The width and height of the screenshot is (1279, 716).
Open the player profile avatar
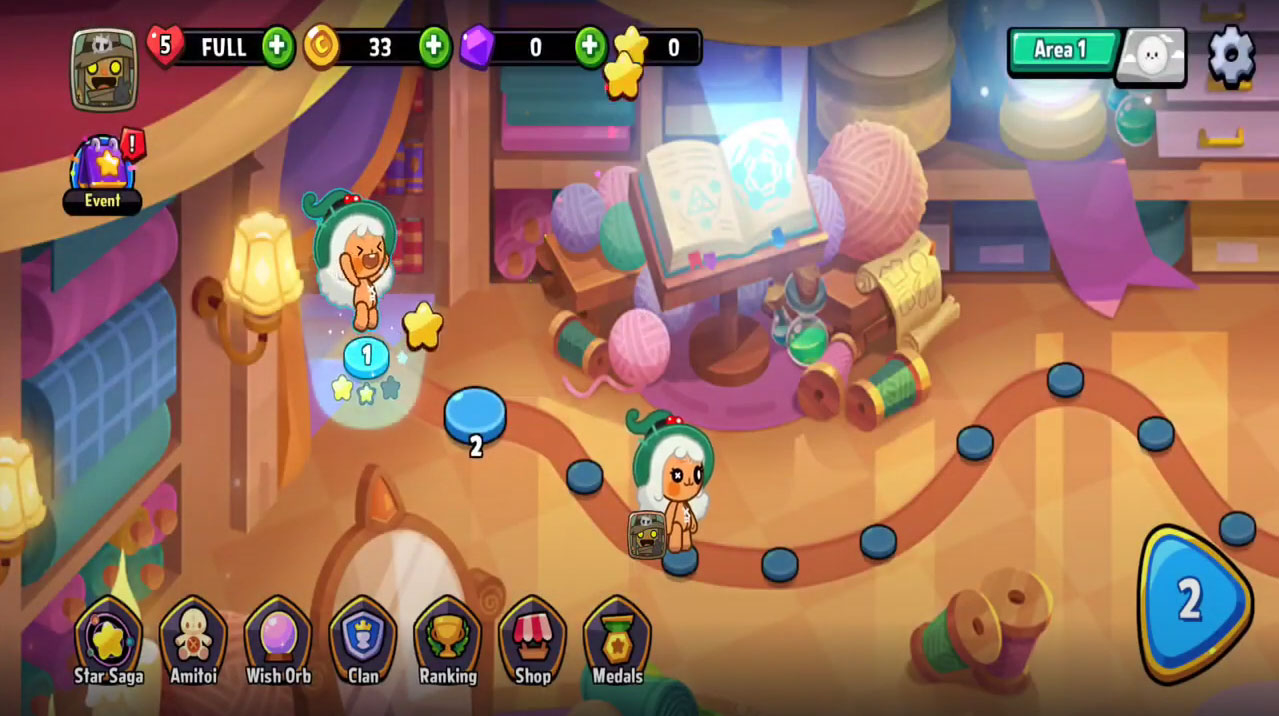104,70
